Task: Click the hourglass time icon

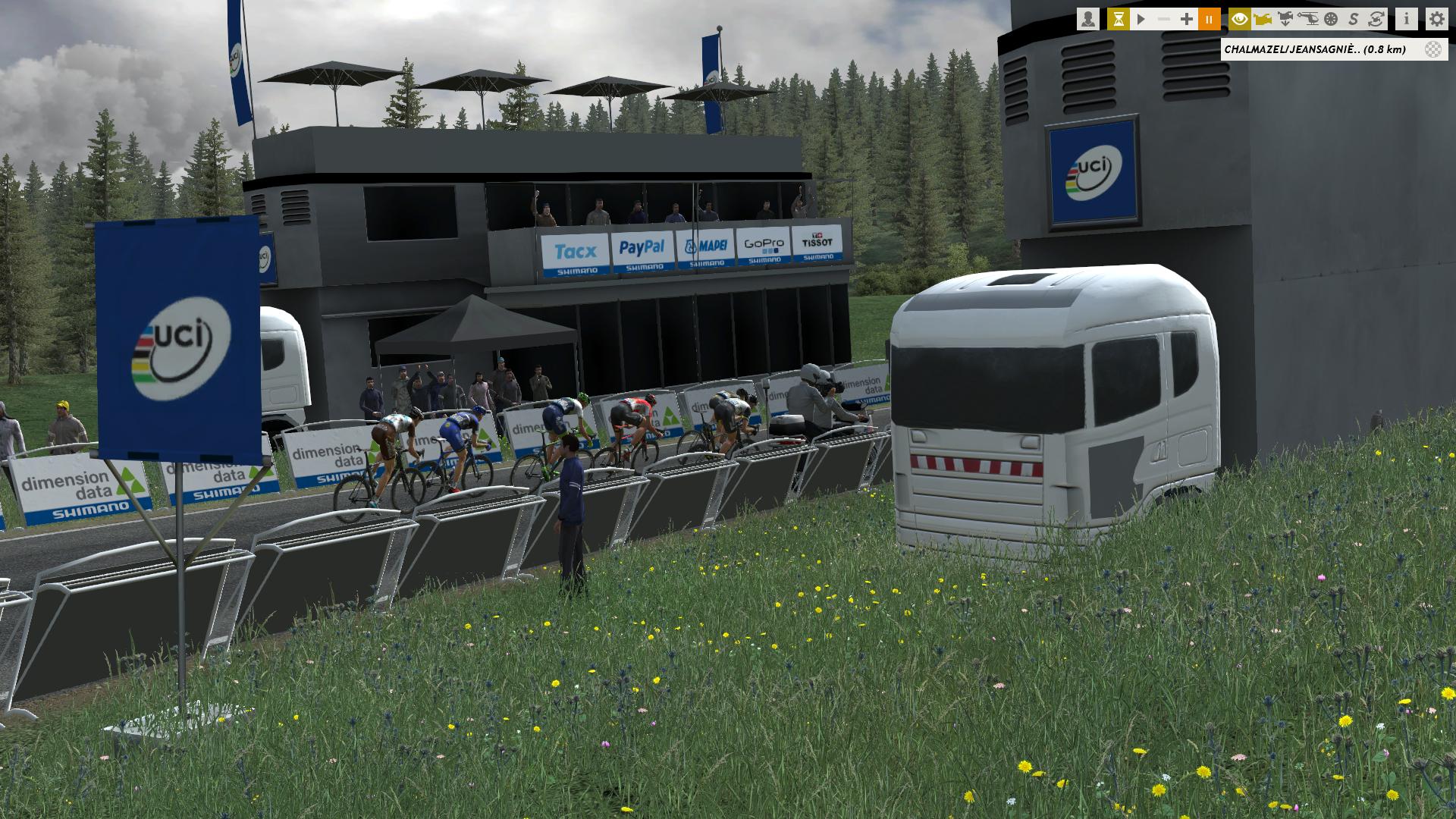Action: point(1118,20)
